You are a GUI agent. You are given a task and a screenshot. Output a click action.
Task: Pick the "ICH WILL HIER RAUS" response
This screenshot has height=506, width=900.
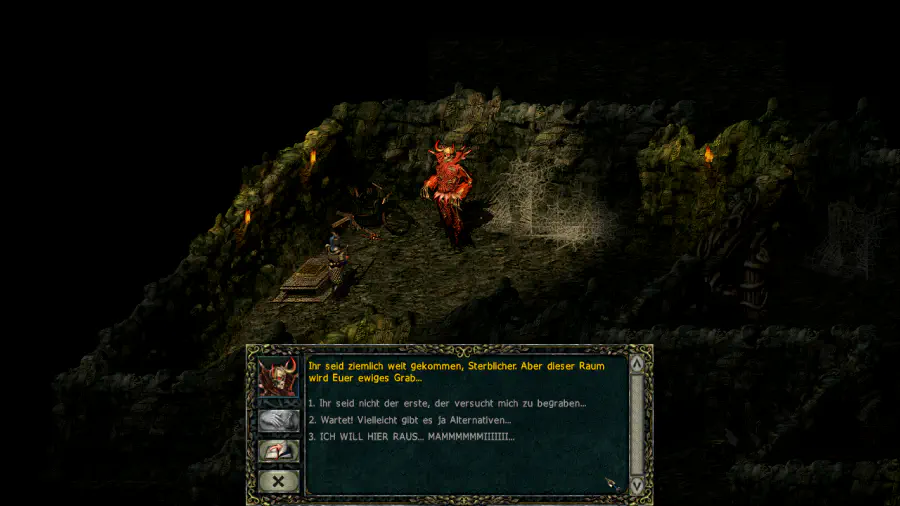pyautogui.click(x=410, y=437)
